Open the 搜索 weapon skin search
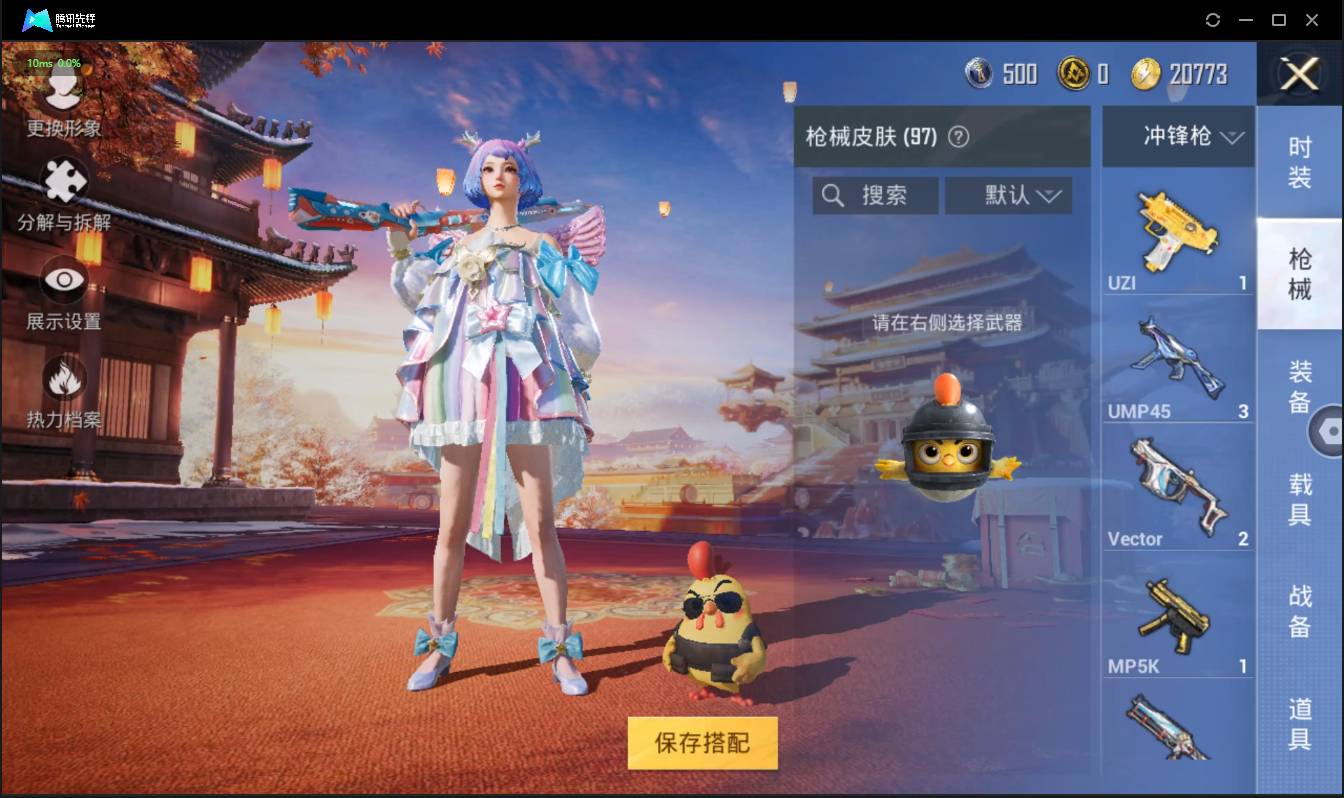 coord(874,195)
